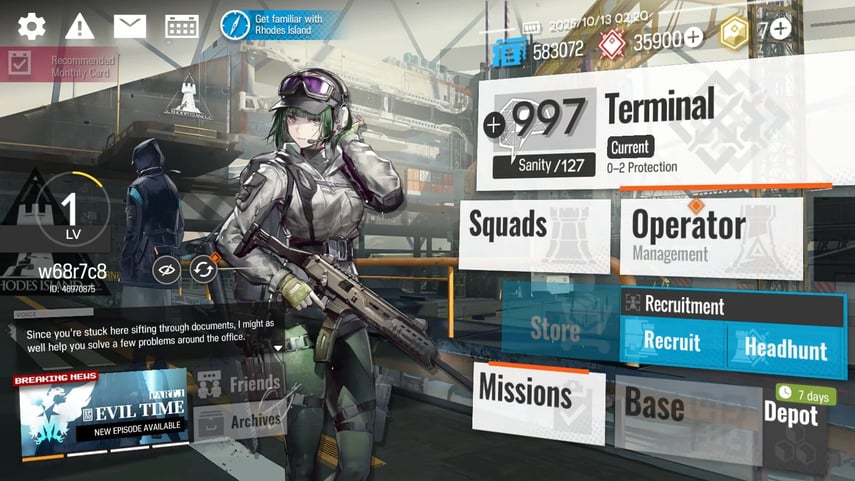The image size is (855, 481).
Task: Visit the Store
Action: coord(556,327)
